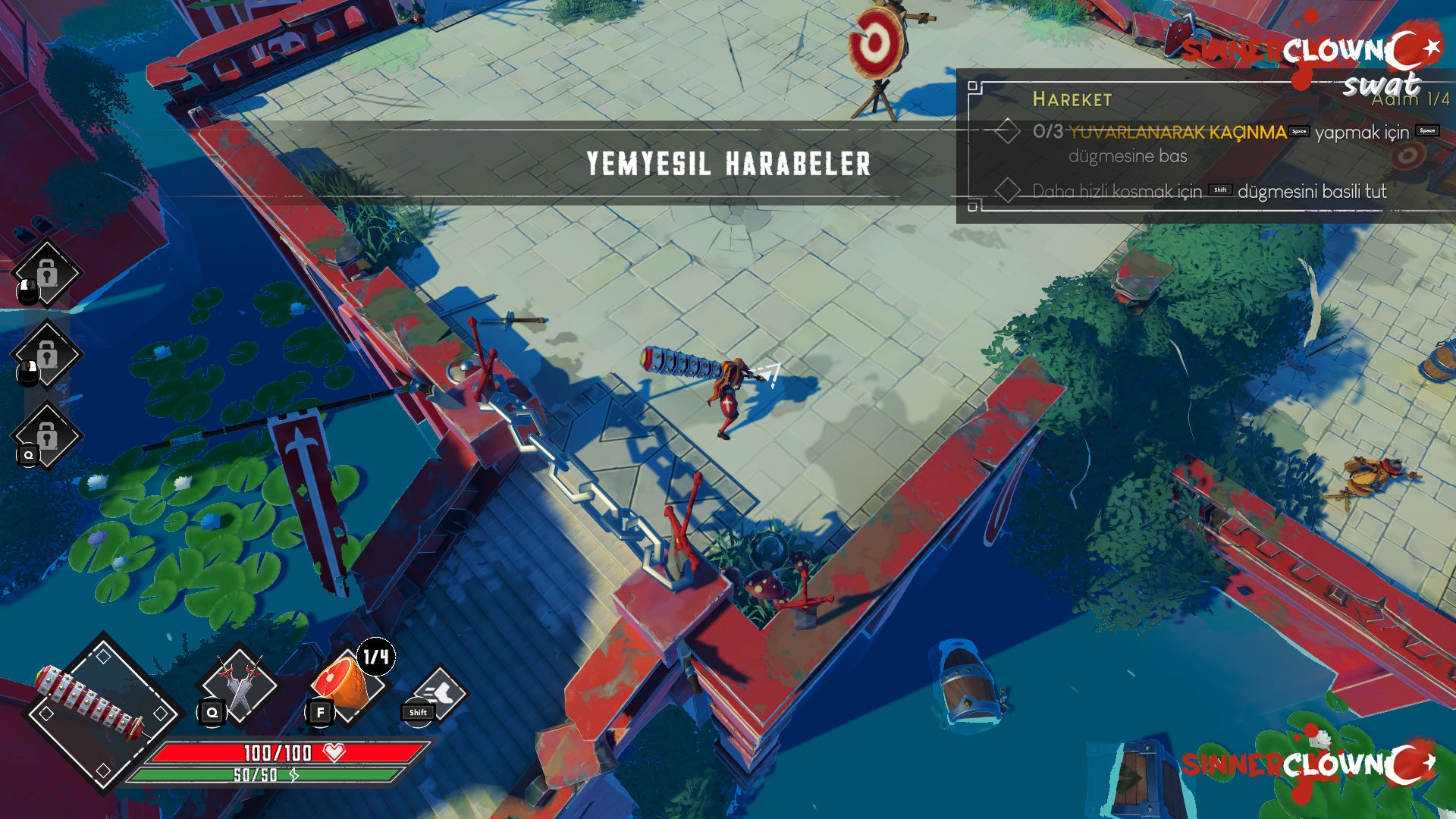Open the Hareket objective tracker
The height and width of the screenshot is (819, 1456).
click(1072, 99)
